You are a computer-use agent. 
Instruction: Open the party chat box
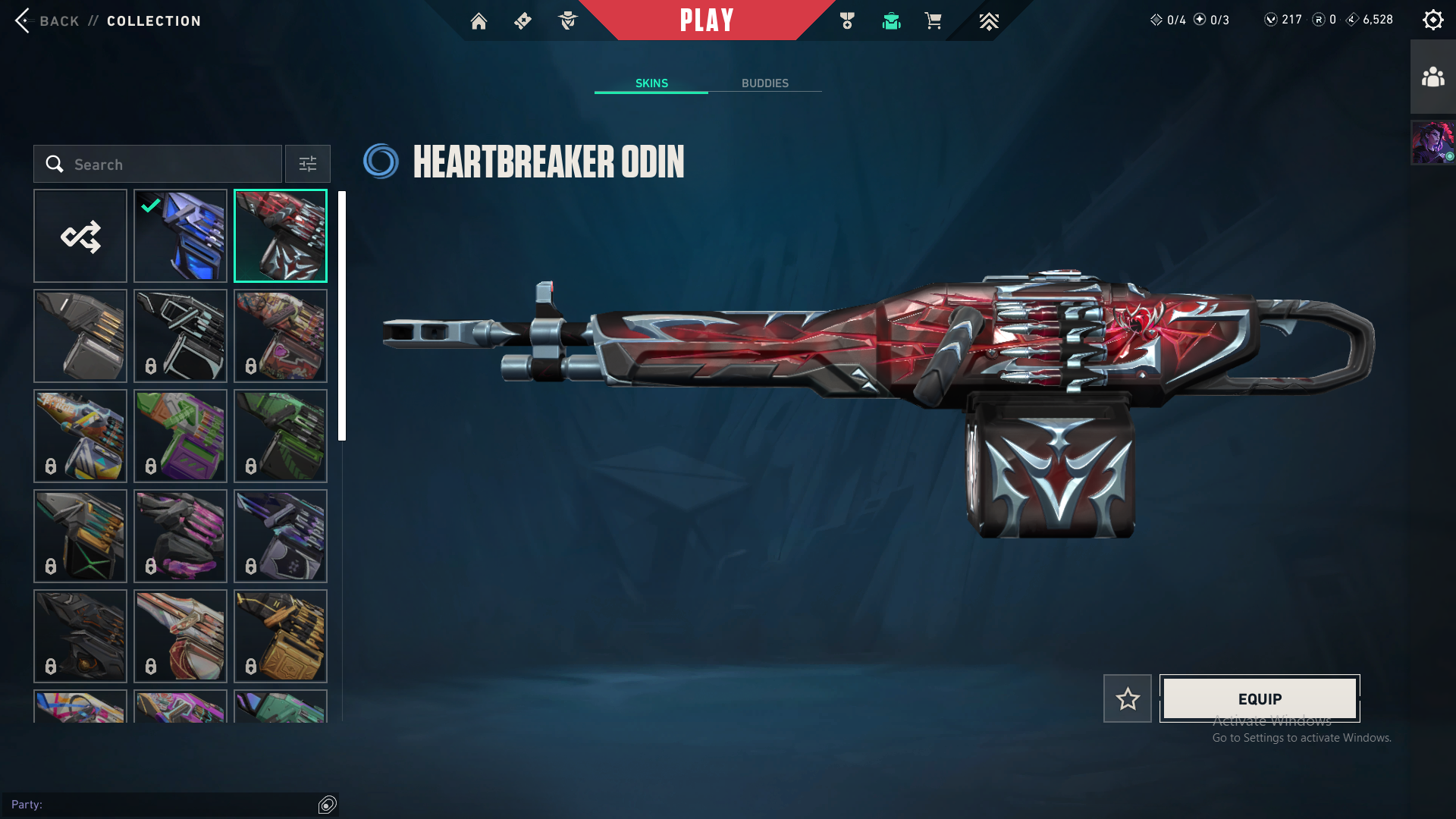pyautogui.click(x=163, y=804)
